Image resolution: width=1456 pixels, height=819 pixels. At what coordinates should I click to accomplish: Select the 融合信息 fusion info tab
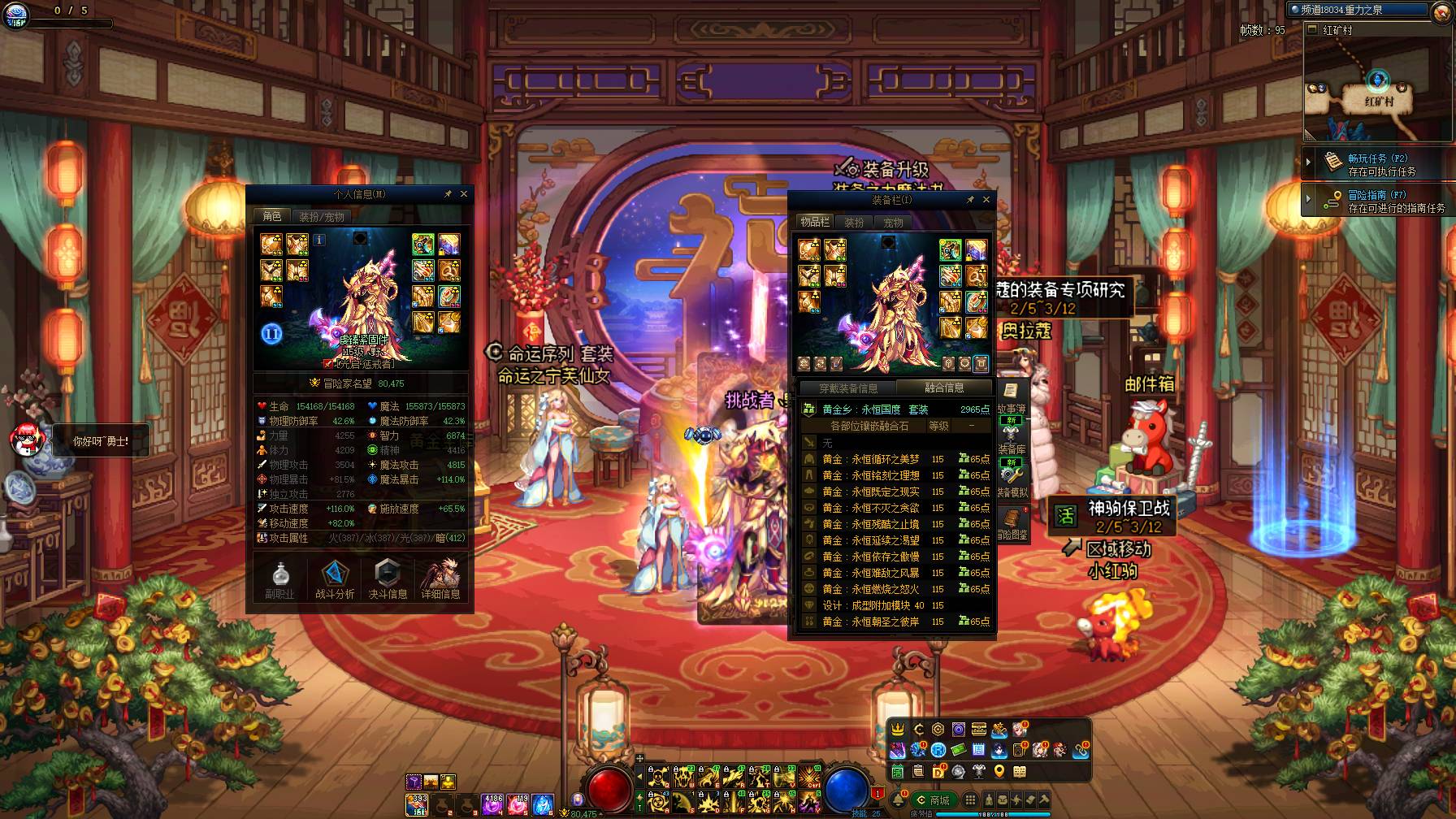point(944,388)
